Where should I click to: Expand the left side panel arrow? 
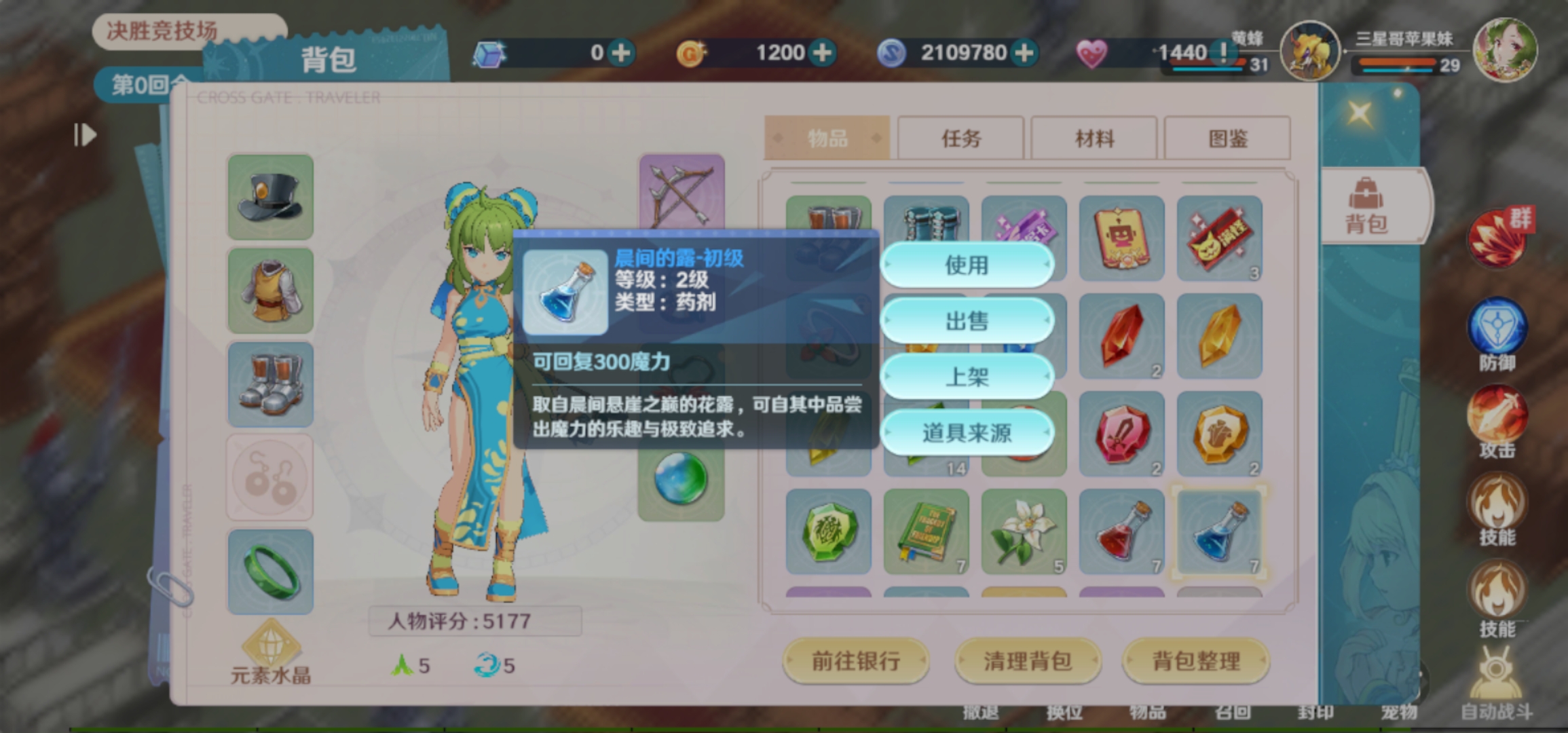coord(83,136)
